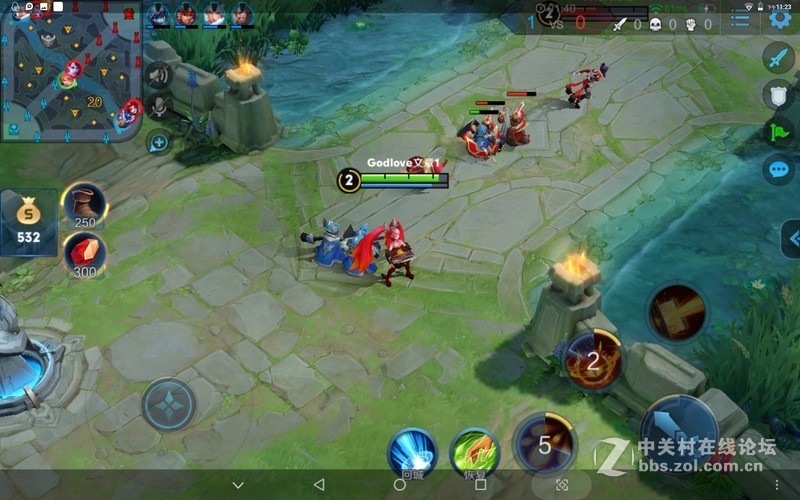Toggle the microphone voice chat button
The height and width of the screenshot is (500, 800).
pos(158,108)
